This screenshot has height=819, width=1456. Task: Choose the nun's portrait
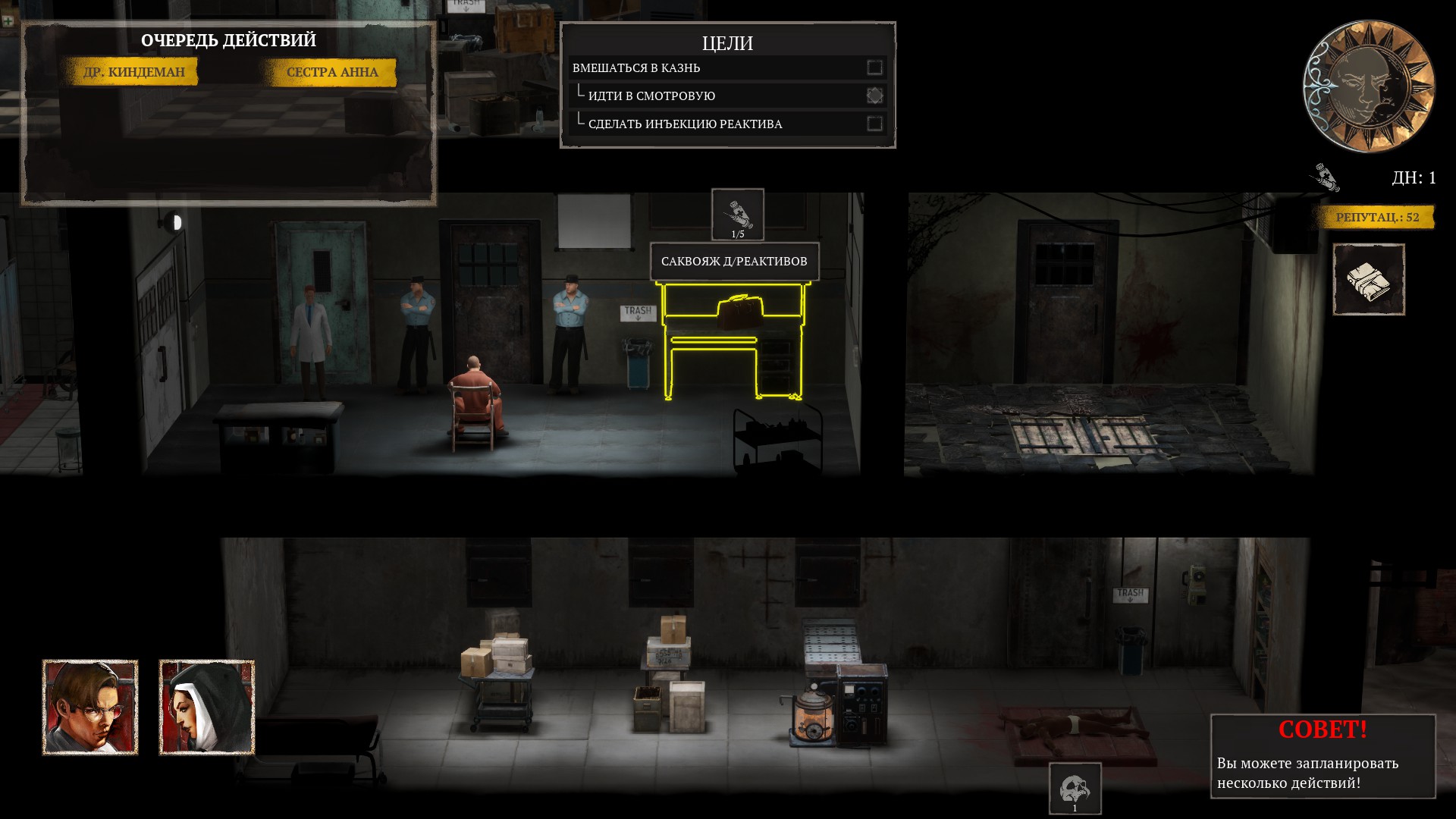pos(206,708)
